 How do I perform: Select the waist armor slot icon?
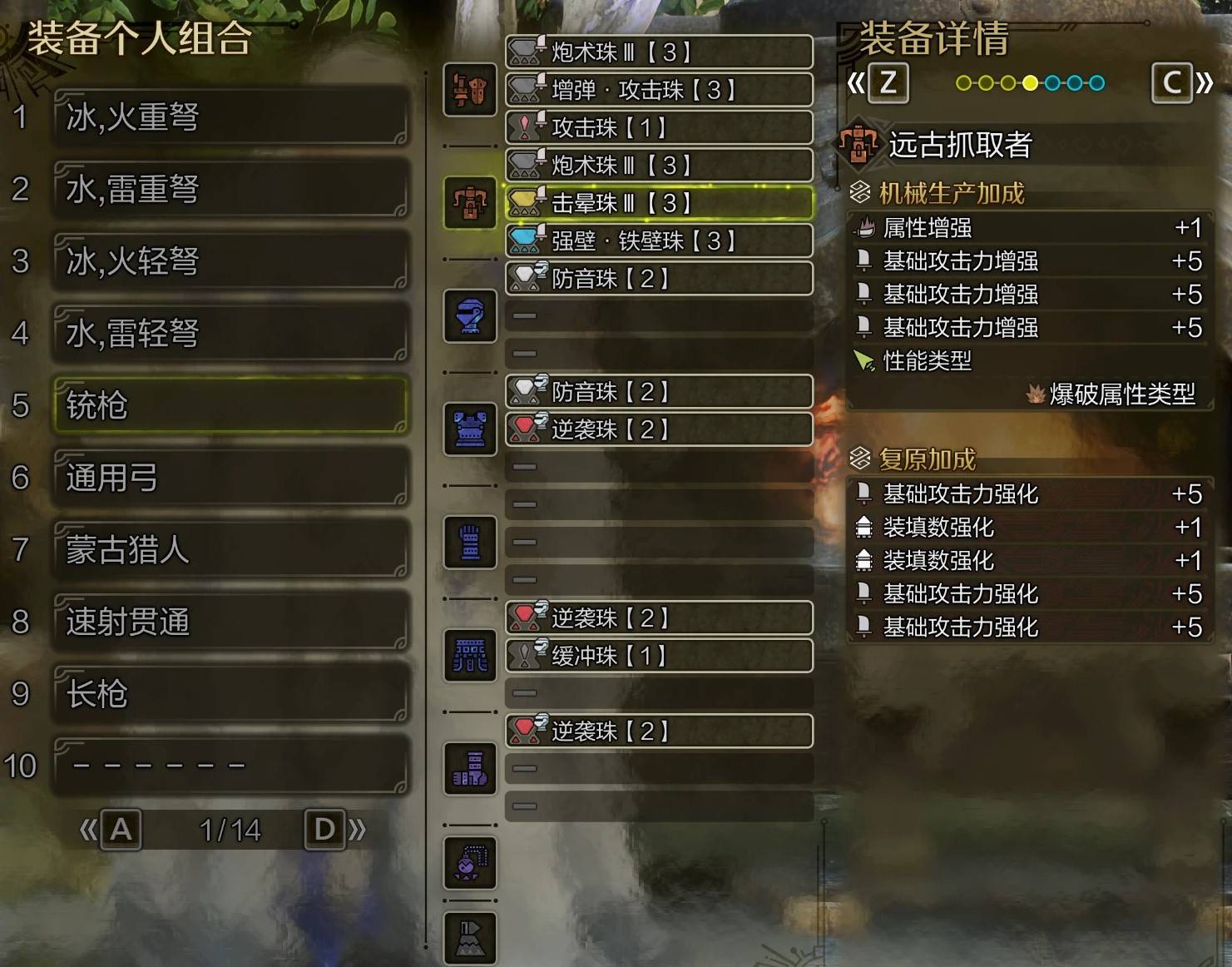tap(470, 655)
